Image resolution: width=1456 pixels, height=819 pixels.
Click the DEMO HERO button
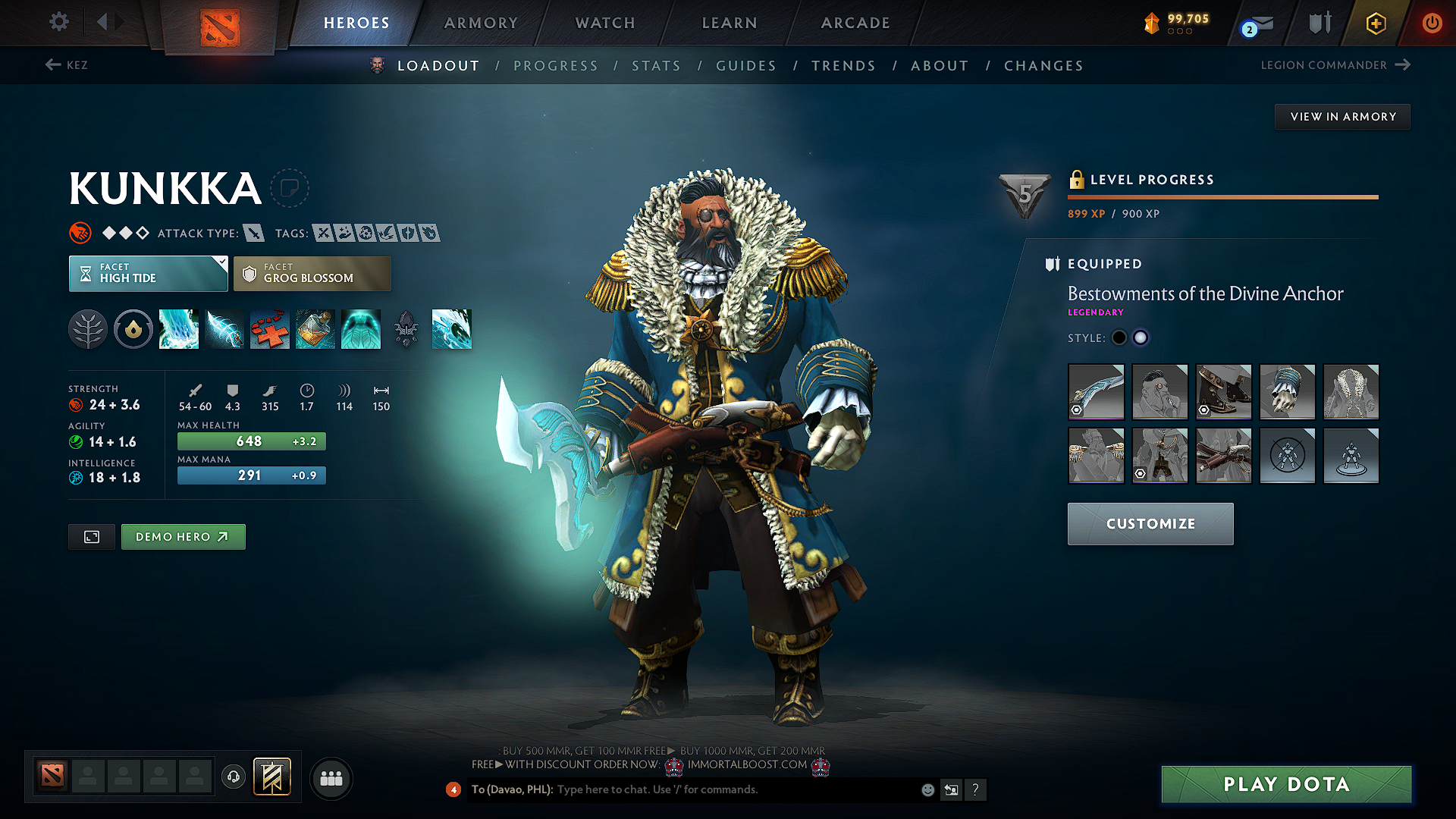tap(183, 536)
